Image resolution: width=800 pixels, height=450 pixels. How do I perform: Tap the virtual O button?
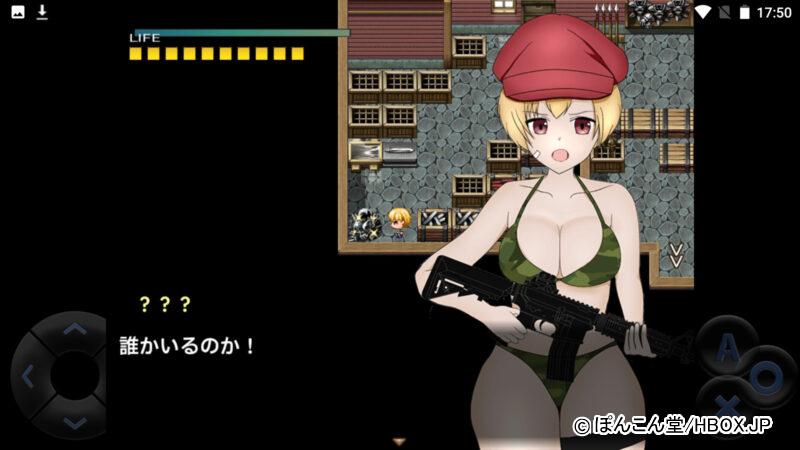coord(767,378)
